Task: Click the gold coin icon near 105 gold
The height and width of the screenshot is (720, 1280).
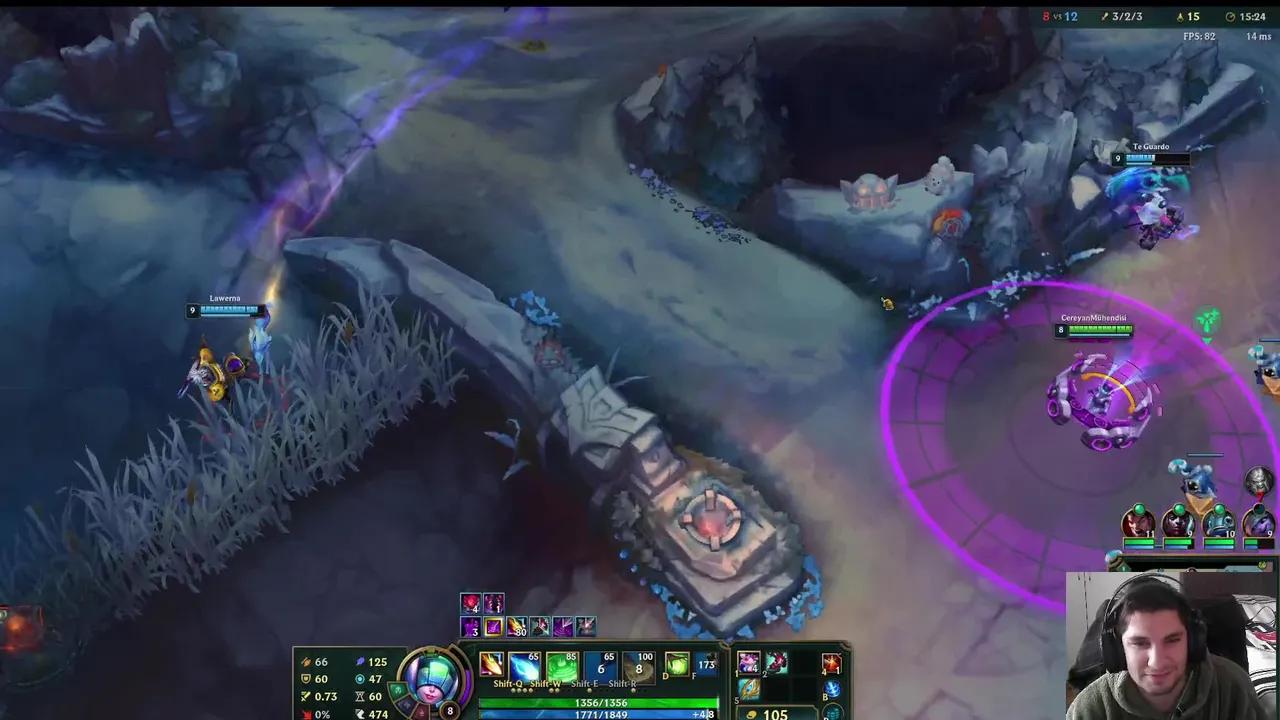Action: tap(751, 714)
